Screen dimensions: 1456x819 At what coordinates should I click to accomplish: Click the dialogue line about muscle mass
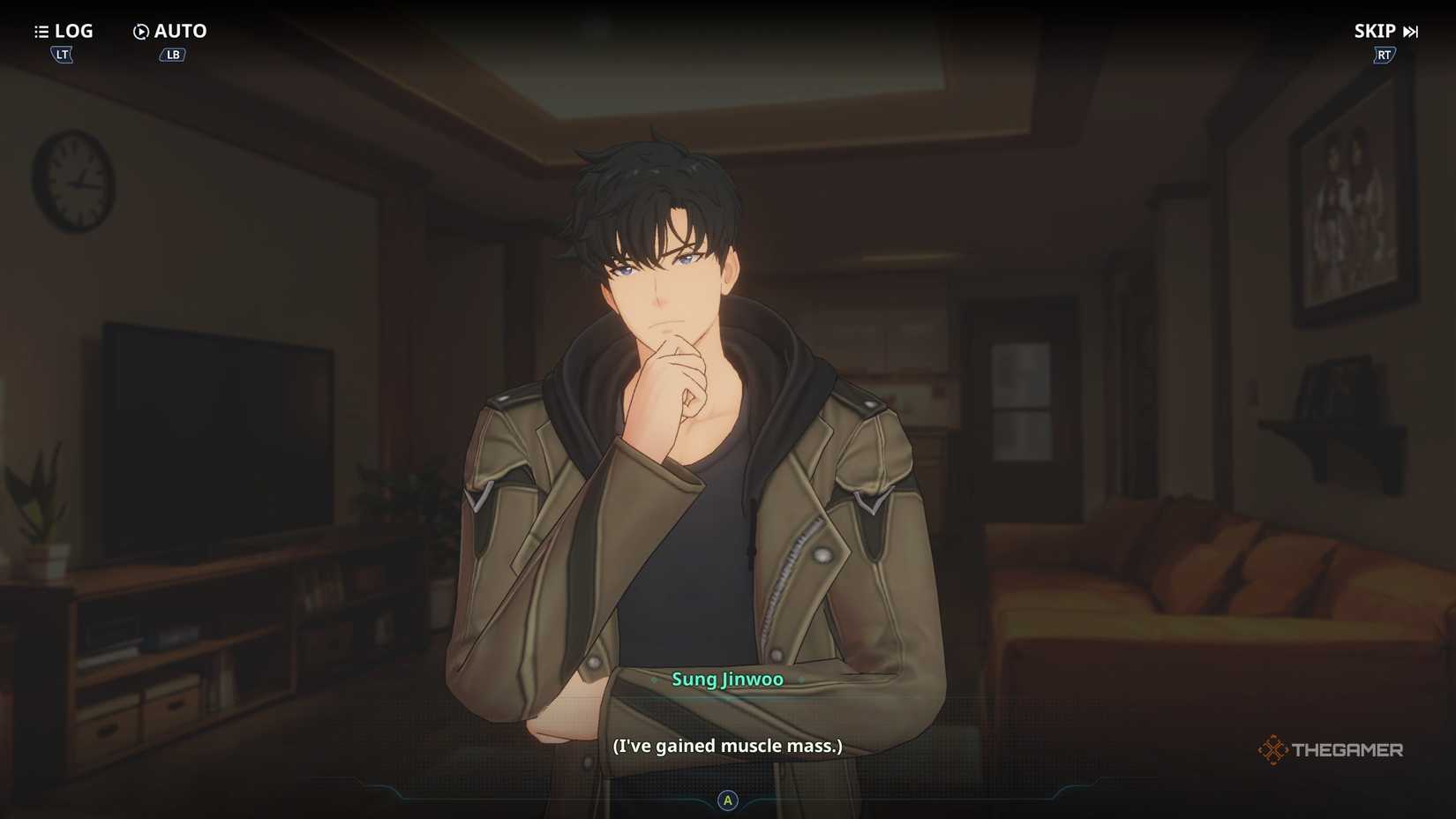pyautogui.click(x=727, y=745)
